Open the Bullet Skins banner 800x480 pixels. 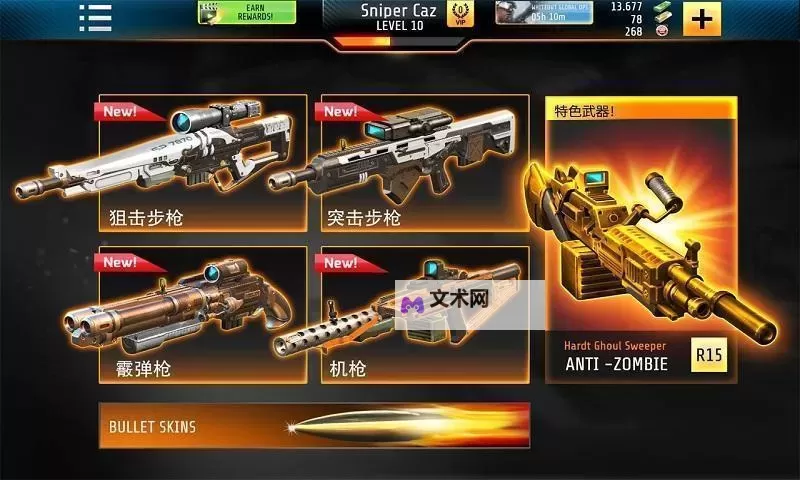314,426
